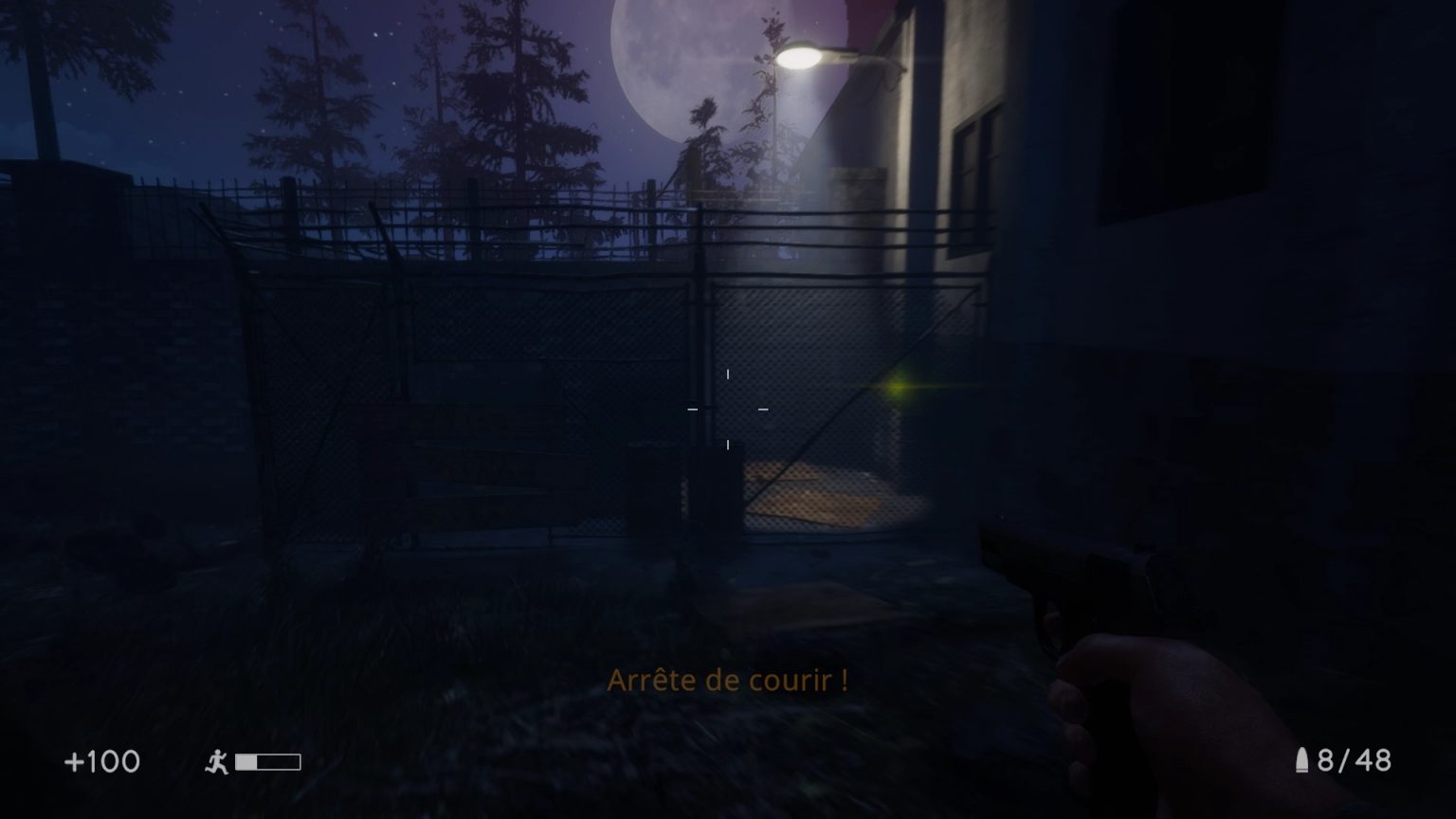Click the +100 health indicator
1456x819 pixels.
(x=101, y=761)
